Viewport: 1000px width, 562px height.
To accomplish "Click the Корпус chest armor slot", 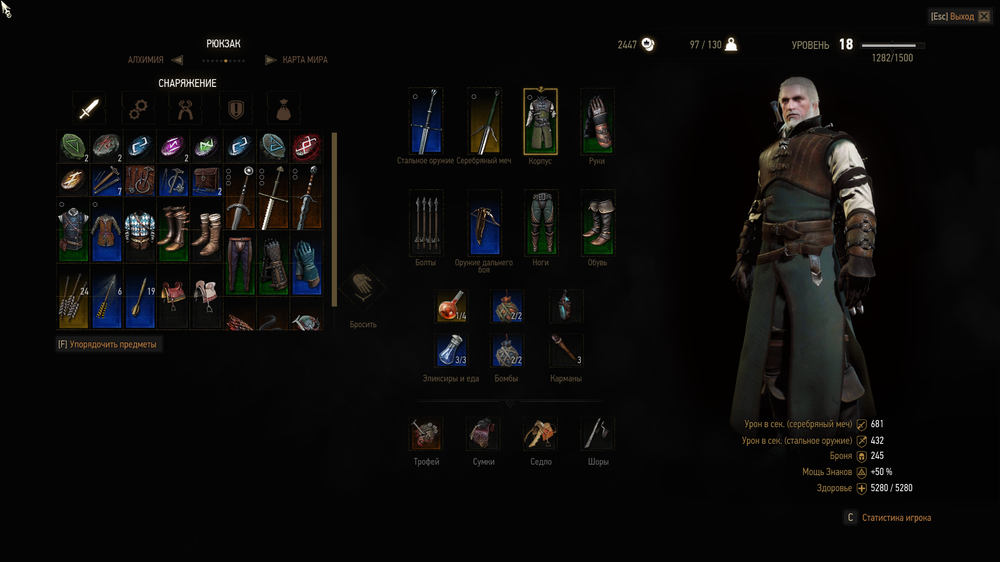I will tap(541, 121).
